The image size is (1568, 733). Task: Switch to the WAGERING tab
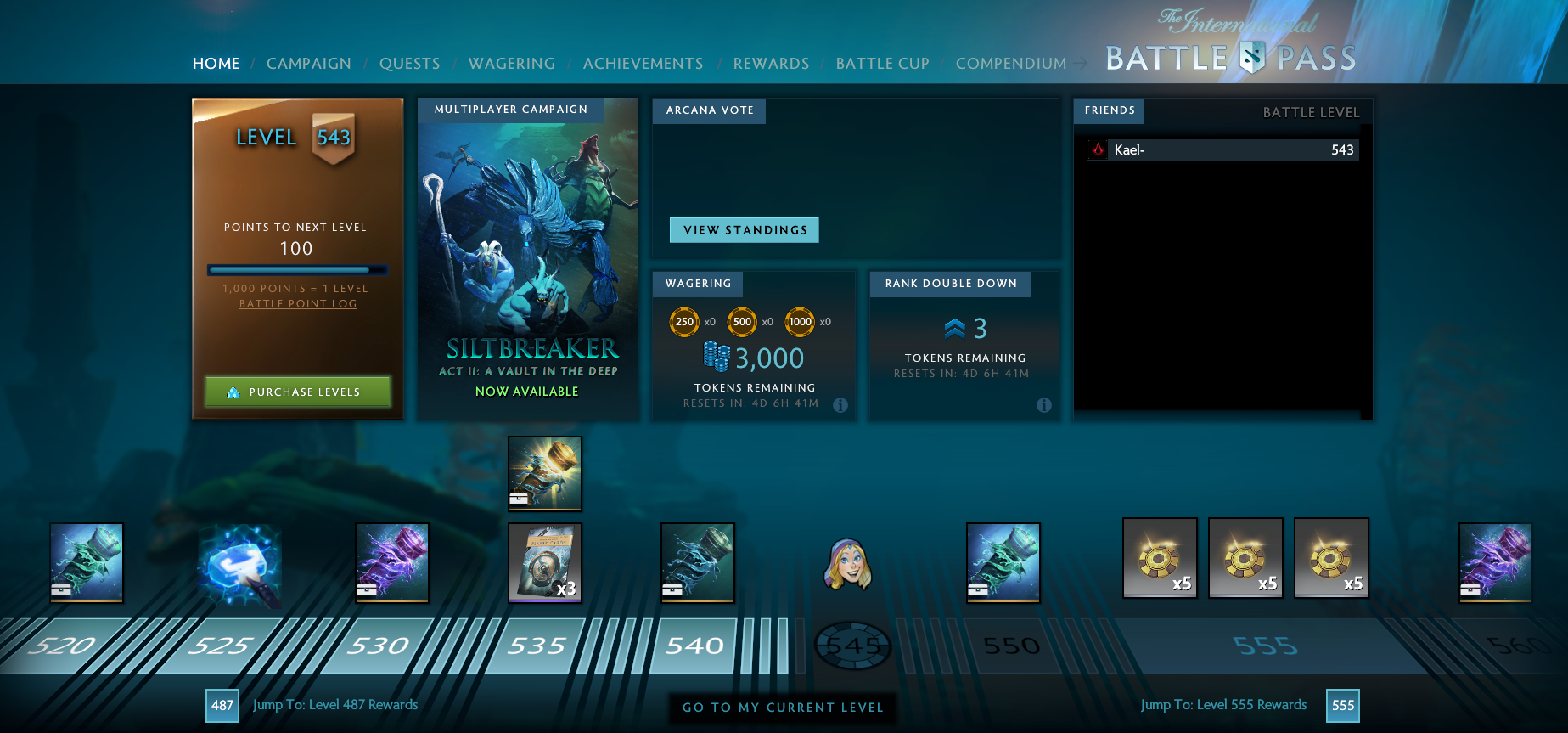[x=511, y=63]
